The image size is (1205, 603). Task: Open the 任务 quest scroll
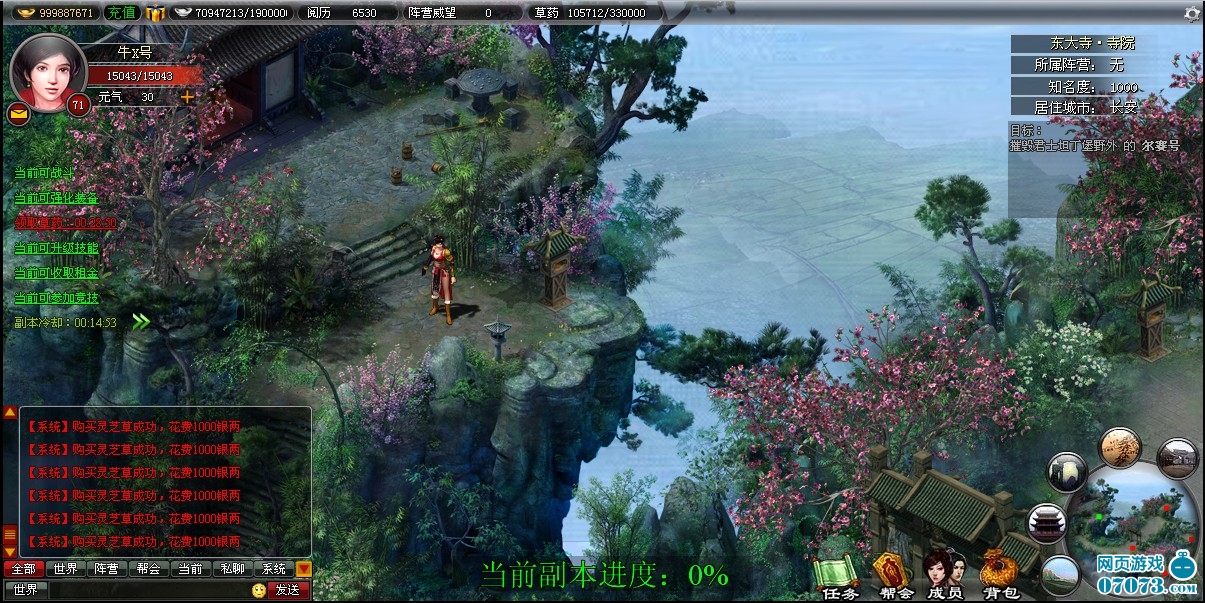(838, 578)
